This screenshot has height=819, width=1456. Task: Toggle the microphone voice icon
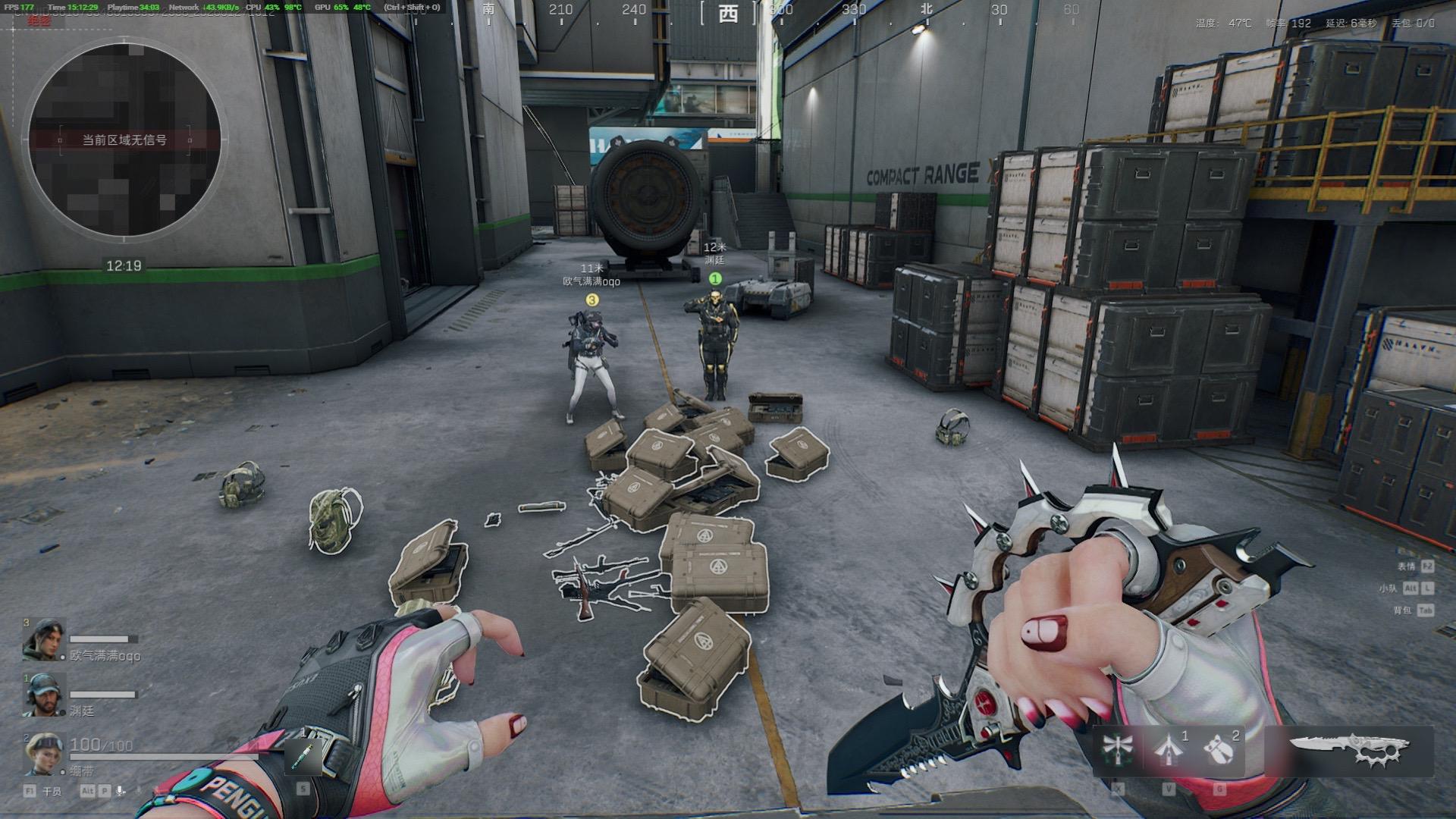click(x=120, y=791)
